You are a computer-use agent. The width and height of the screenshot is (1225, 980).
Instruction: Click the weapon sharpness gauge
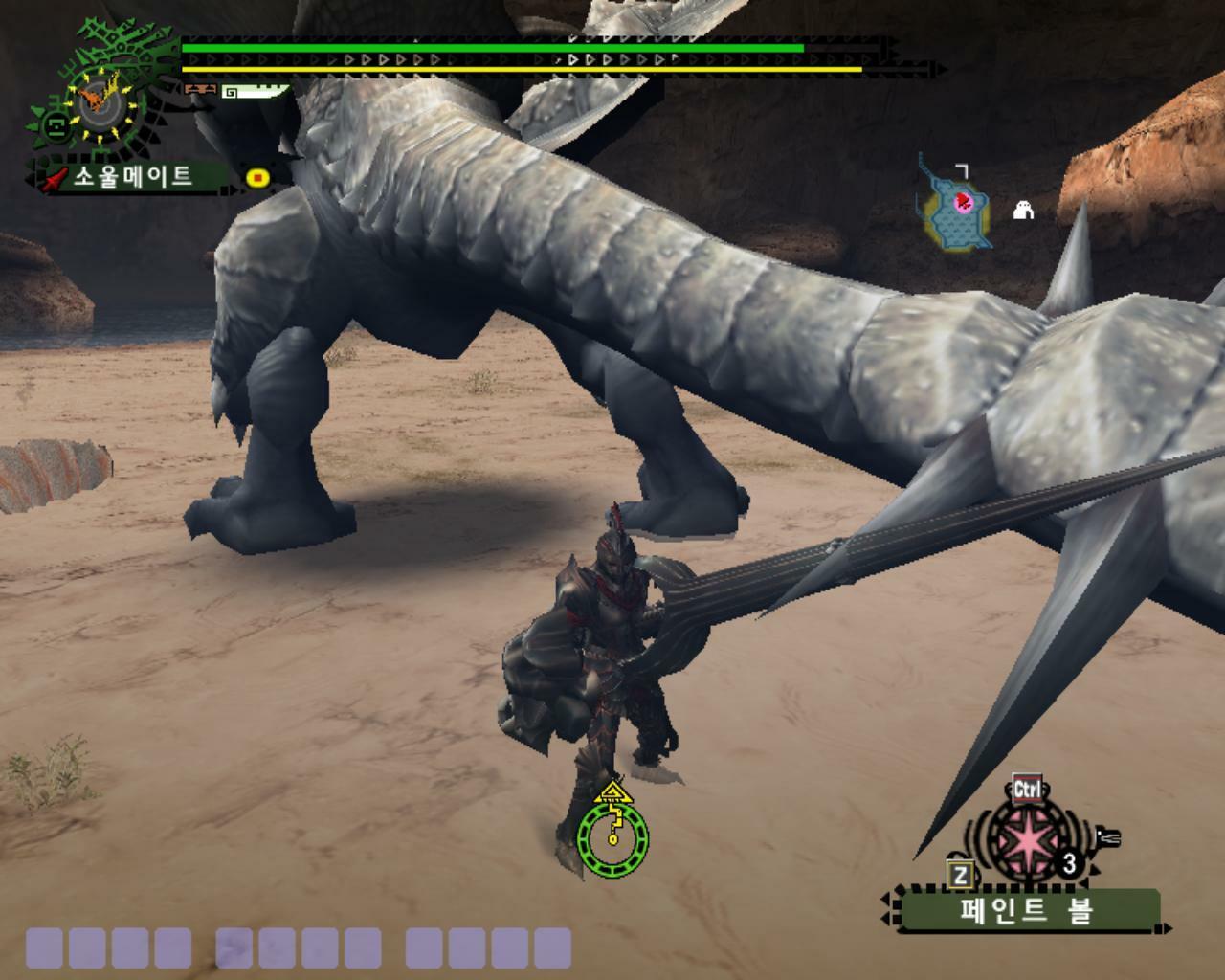point(255,92)
